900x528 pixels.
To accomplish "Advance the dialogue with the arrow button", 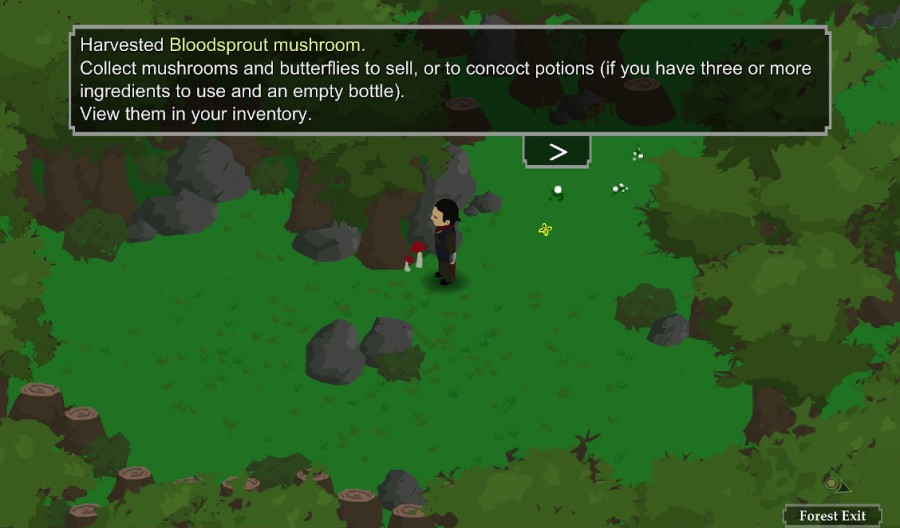I will tap(557, 151).
